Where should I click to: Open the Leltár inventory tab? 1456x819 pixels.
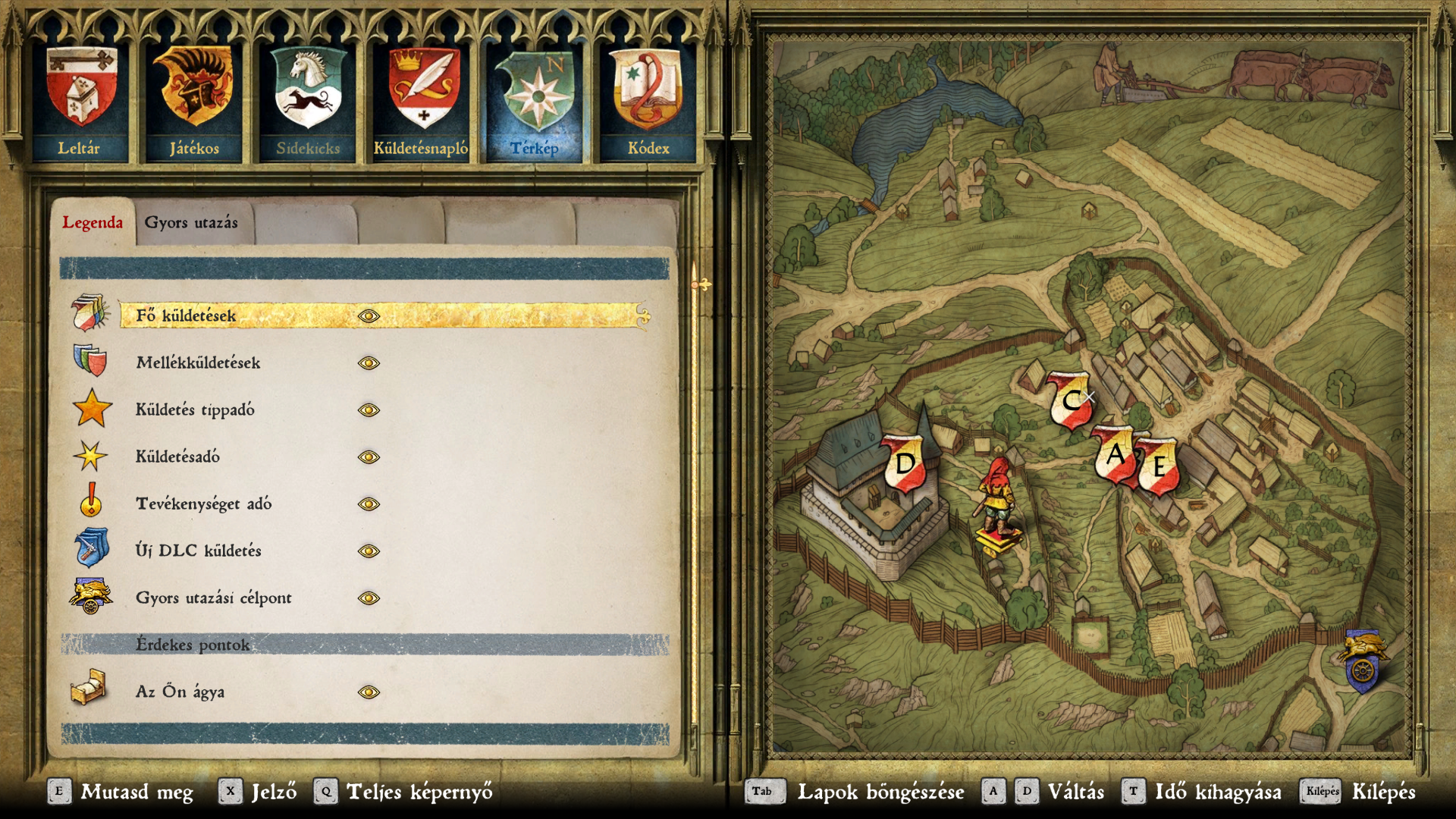pyautogui.click(x=81, y=102)
